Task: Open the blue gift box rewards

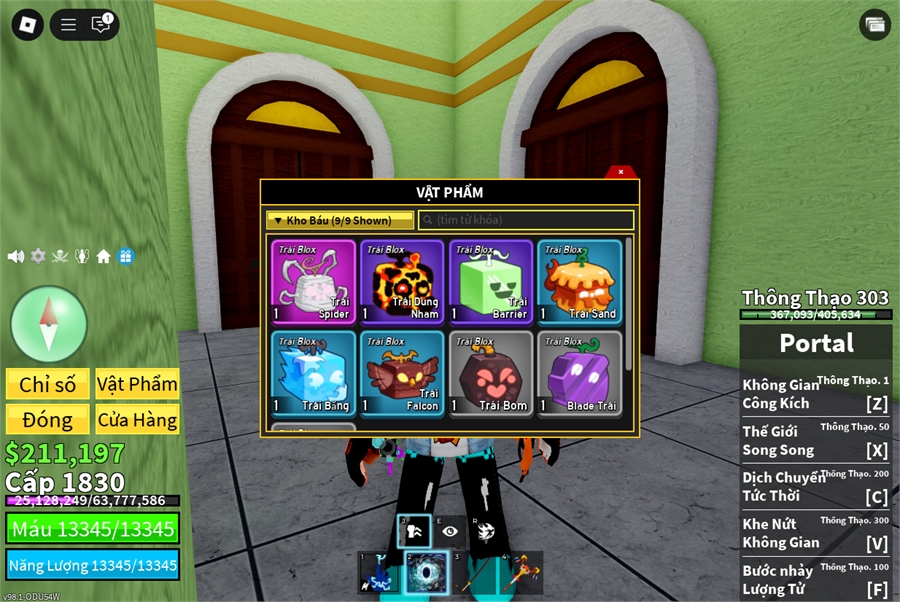Action: tap(126, 256)
